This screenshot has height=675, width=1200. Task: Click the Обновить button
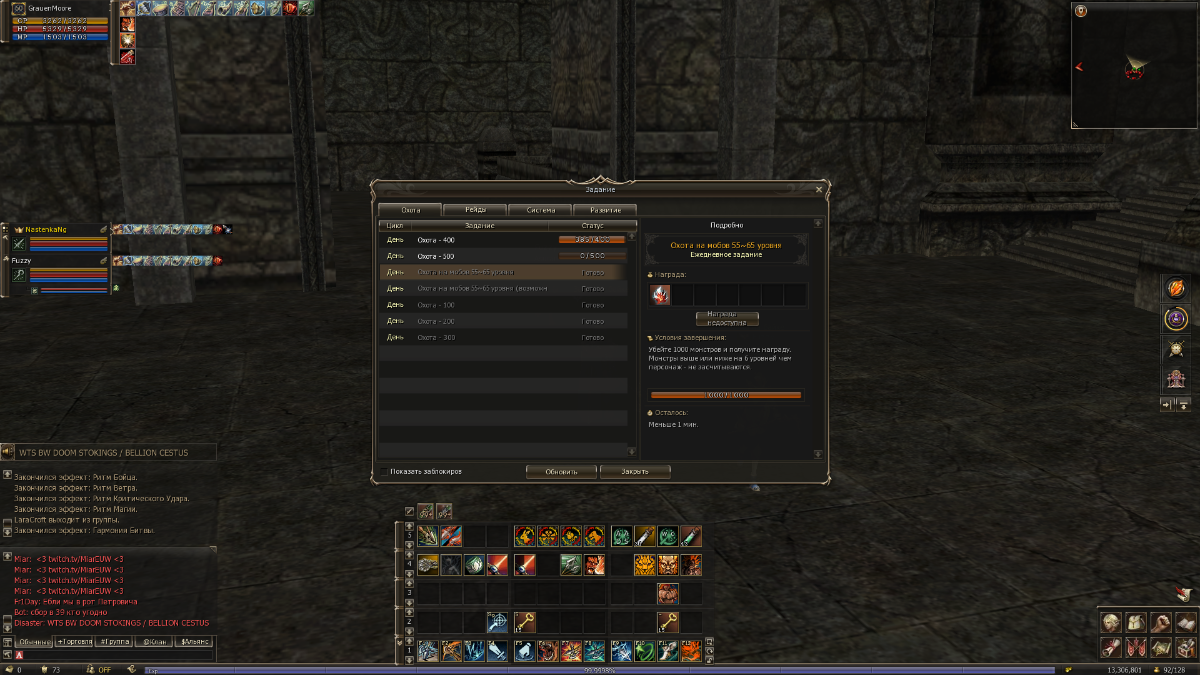[x=561, y=471]
